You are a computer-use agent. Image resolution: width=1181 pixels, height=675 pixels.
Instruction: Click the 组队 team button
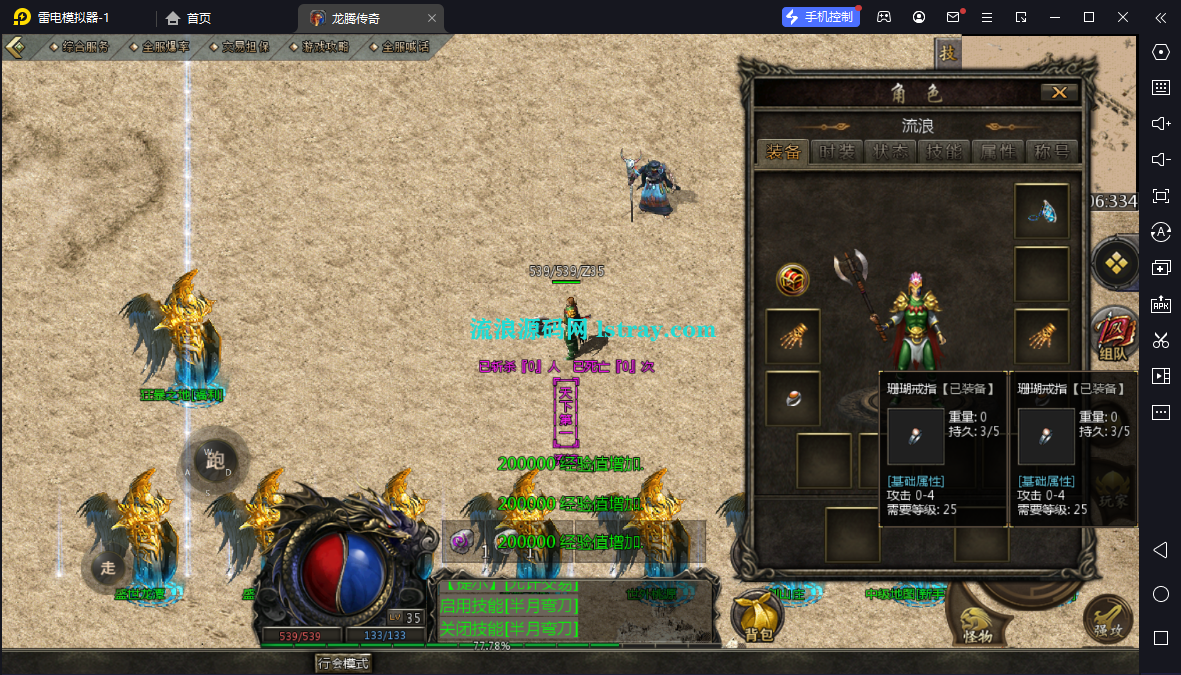(1113, 335)
